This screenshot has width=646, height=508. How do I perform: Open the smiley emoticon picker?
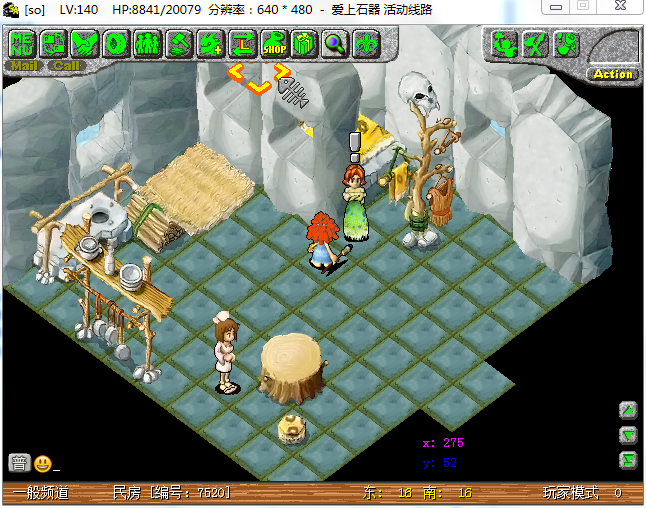pos(43,463)
